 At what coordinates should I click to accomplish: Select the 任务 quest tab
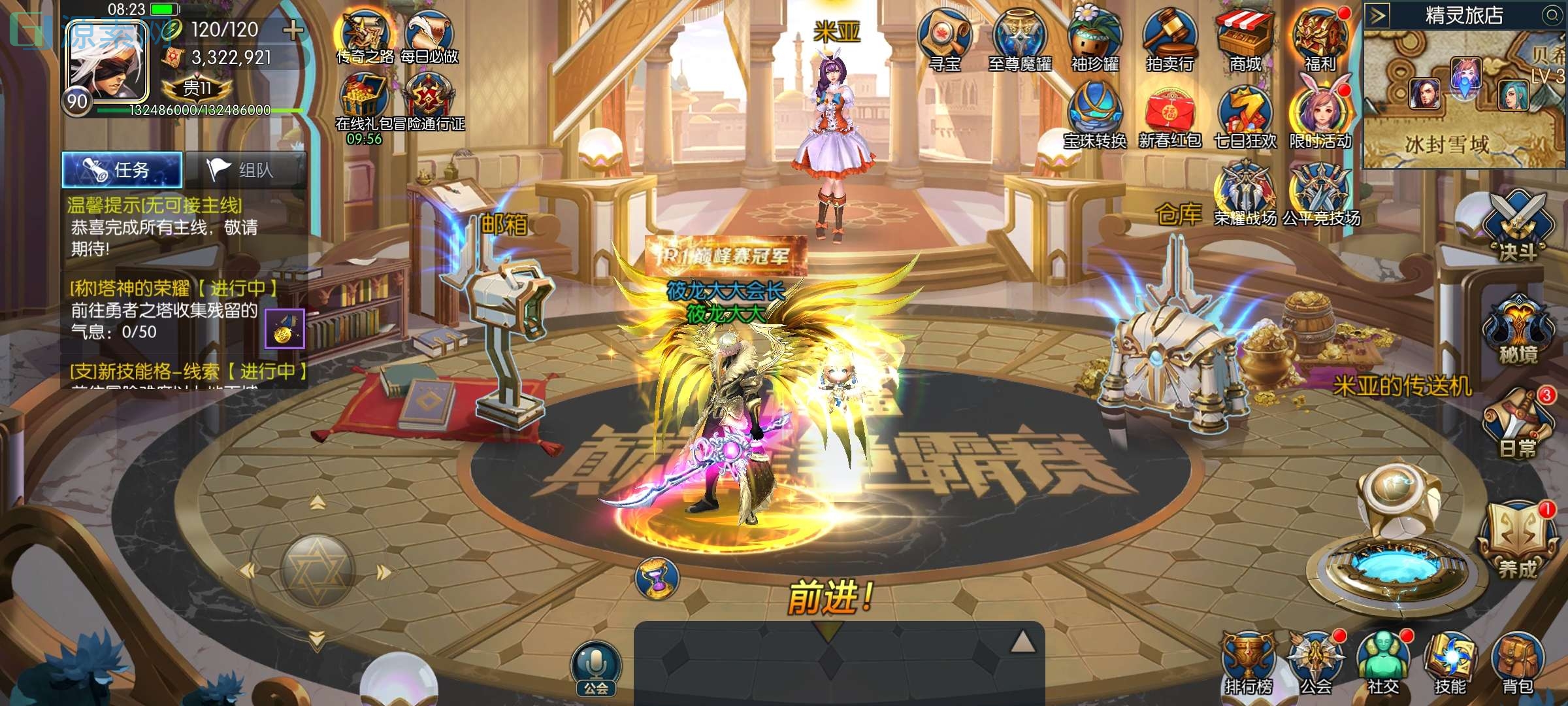[122, 170]
